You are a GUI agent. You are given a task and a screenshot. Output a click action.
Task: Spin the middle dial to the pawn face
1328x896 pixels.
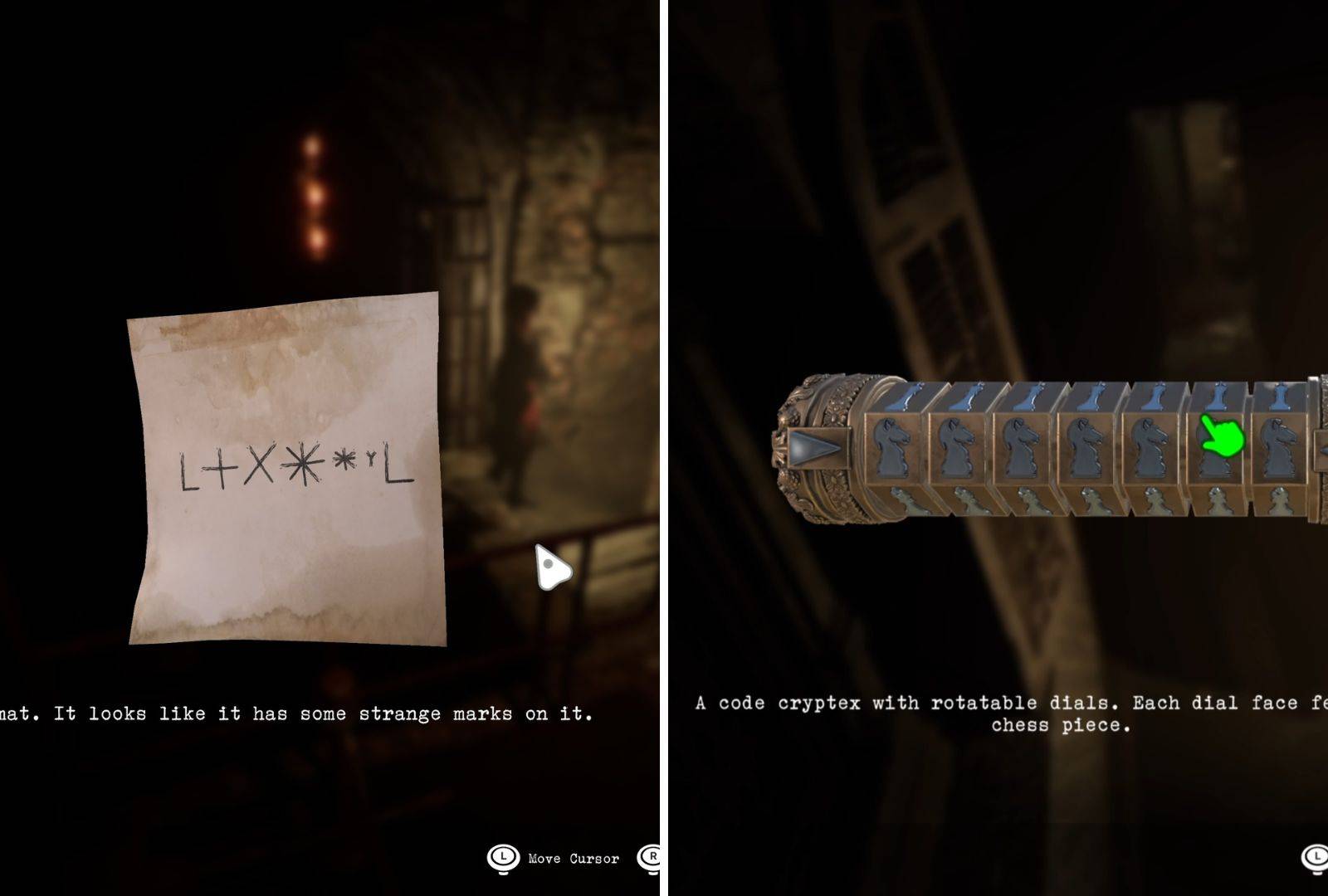(1086, 498)
